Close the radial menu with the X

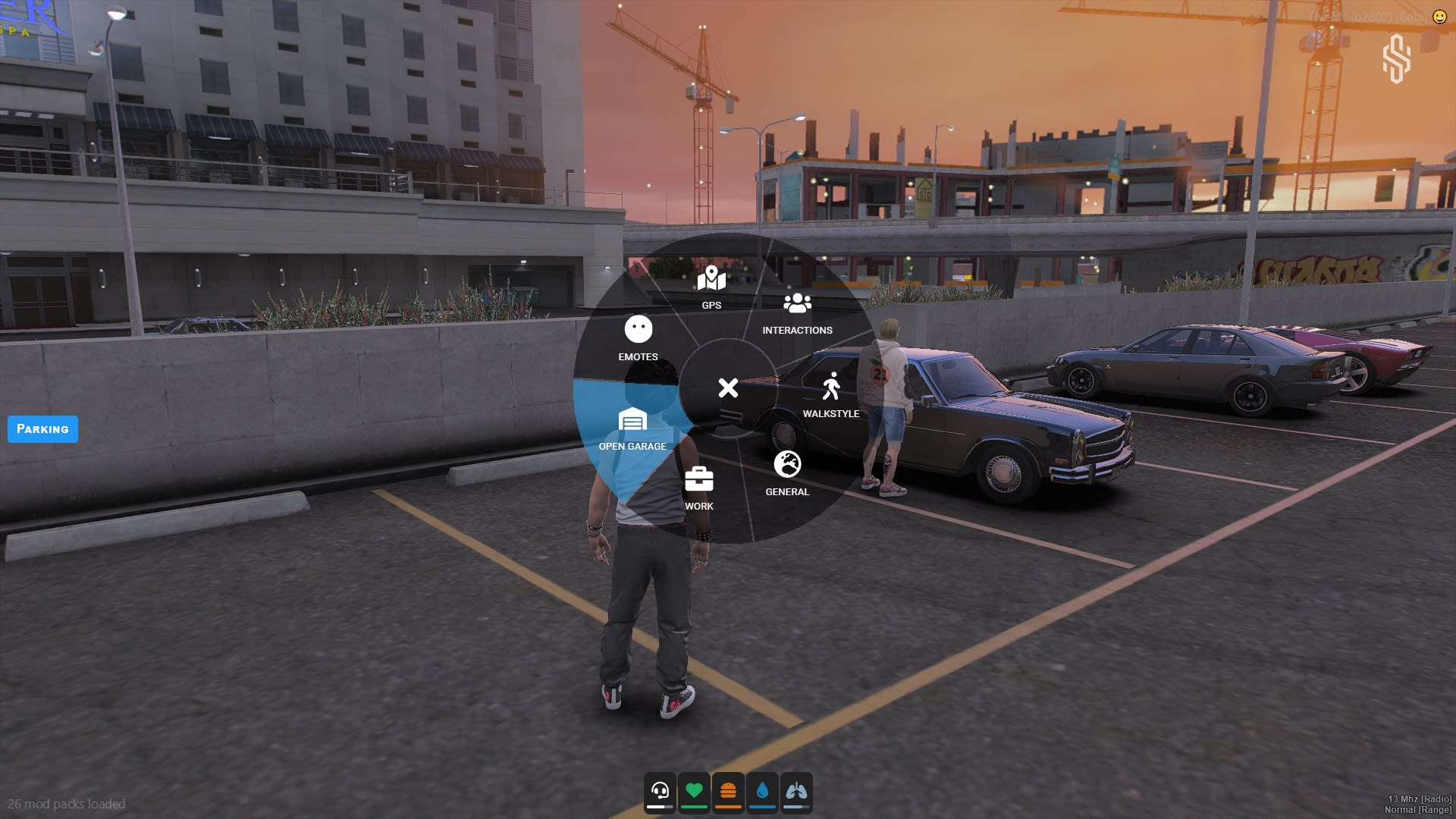click(x=727, y=389)
